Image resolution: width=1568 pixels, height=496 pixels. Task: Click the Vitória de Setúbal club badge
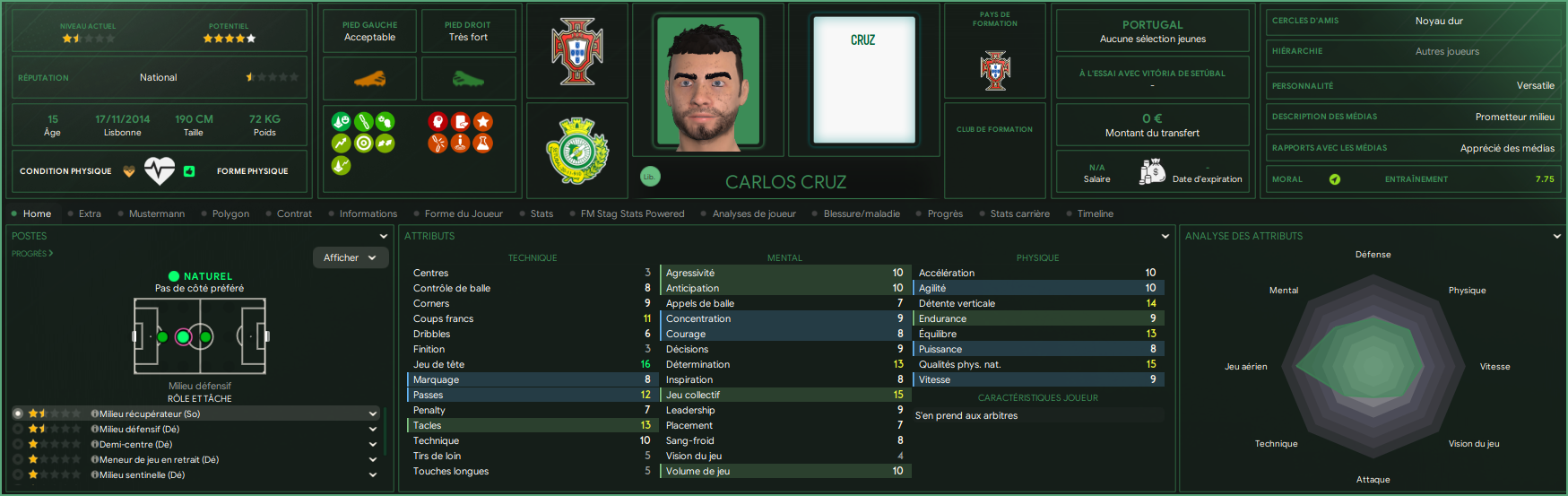(x=577, y=150)
